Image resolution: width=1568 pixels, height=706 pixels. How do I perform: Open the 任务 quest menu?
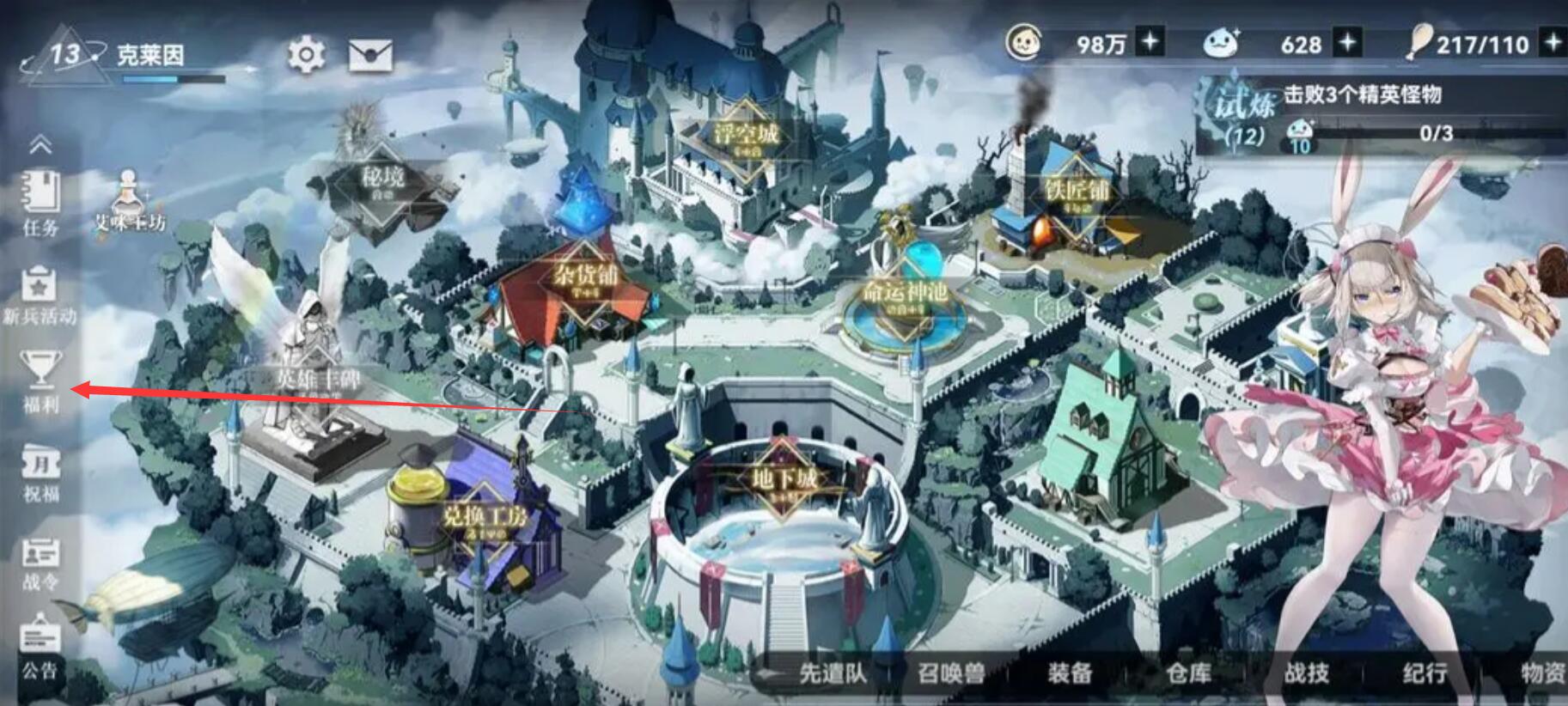tap(40, 203)
